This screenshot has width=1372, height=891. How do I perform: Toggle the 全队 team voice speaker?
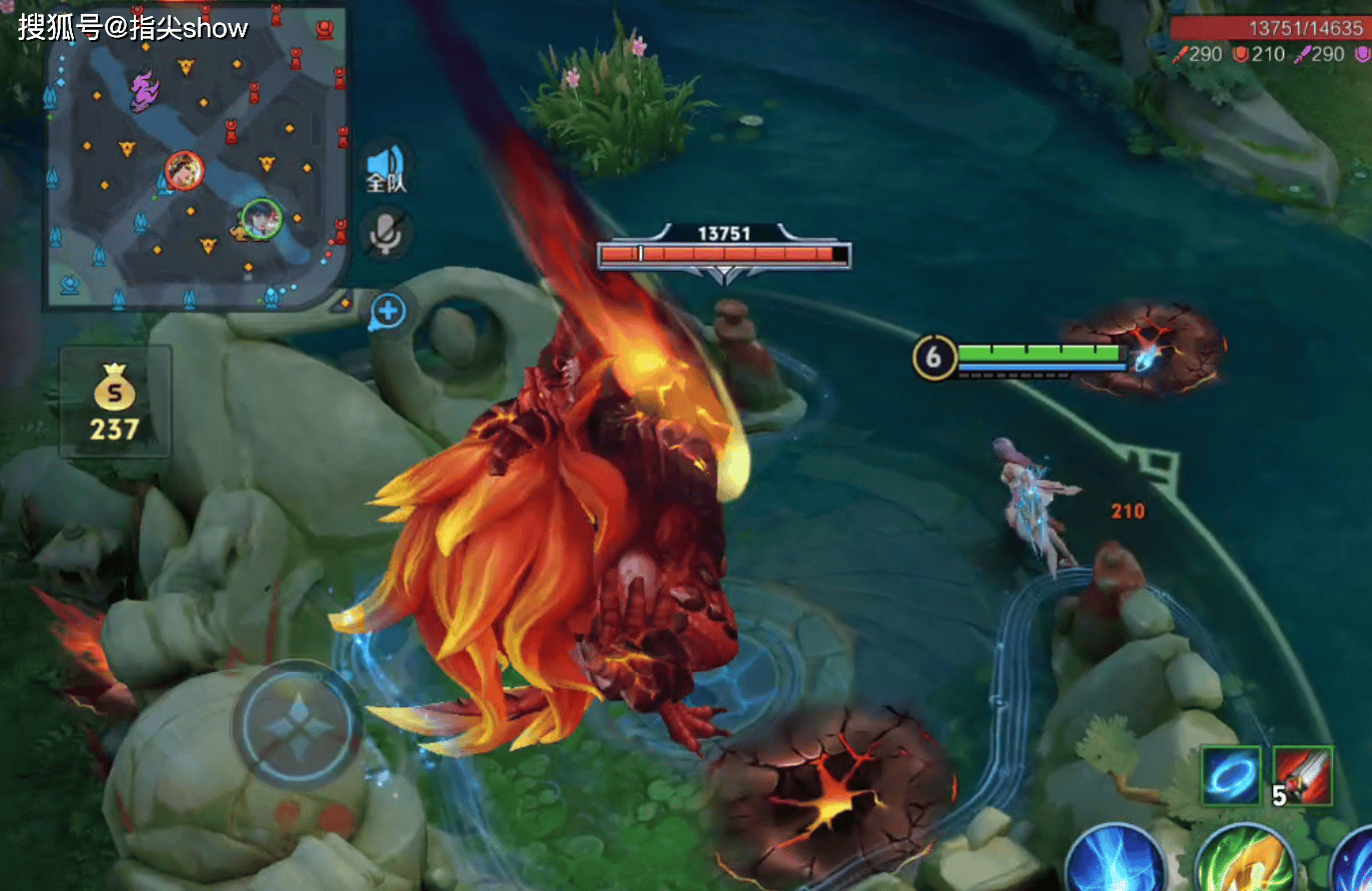[x=386, y=168]
